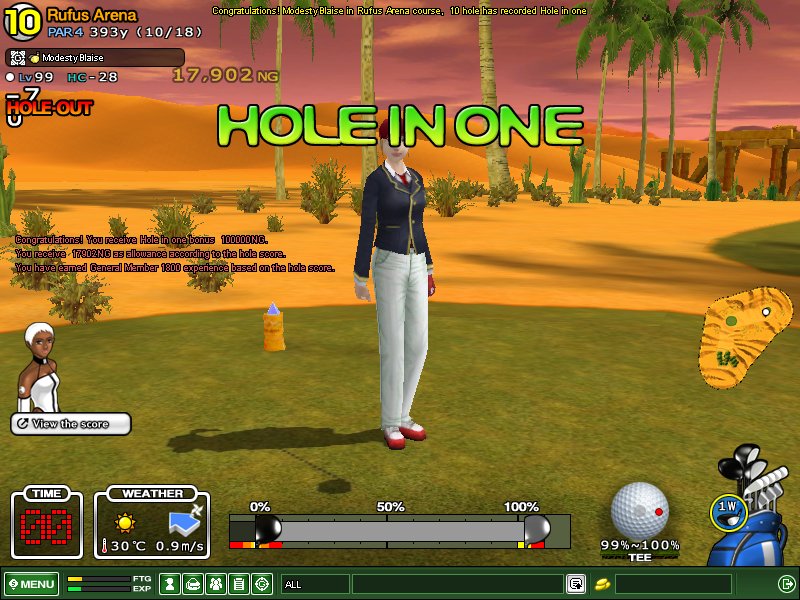Toggle the chat log window button
Viewport: 800px width, 600px height.
(576, 584)
